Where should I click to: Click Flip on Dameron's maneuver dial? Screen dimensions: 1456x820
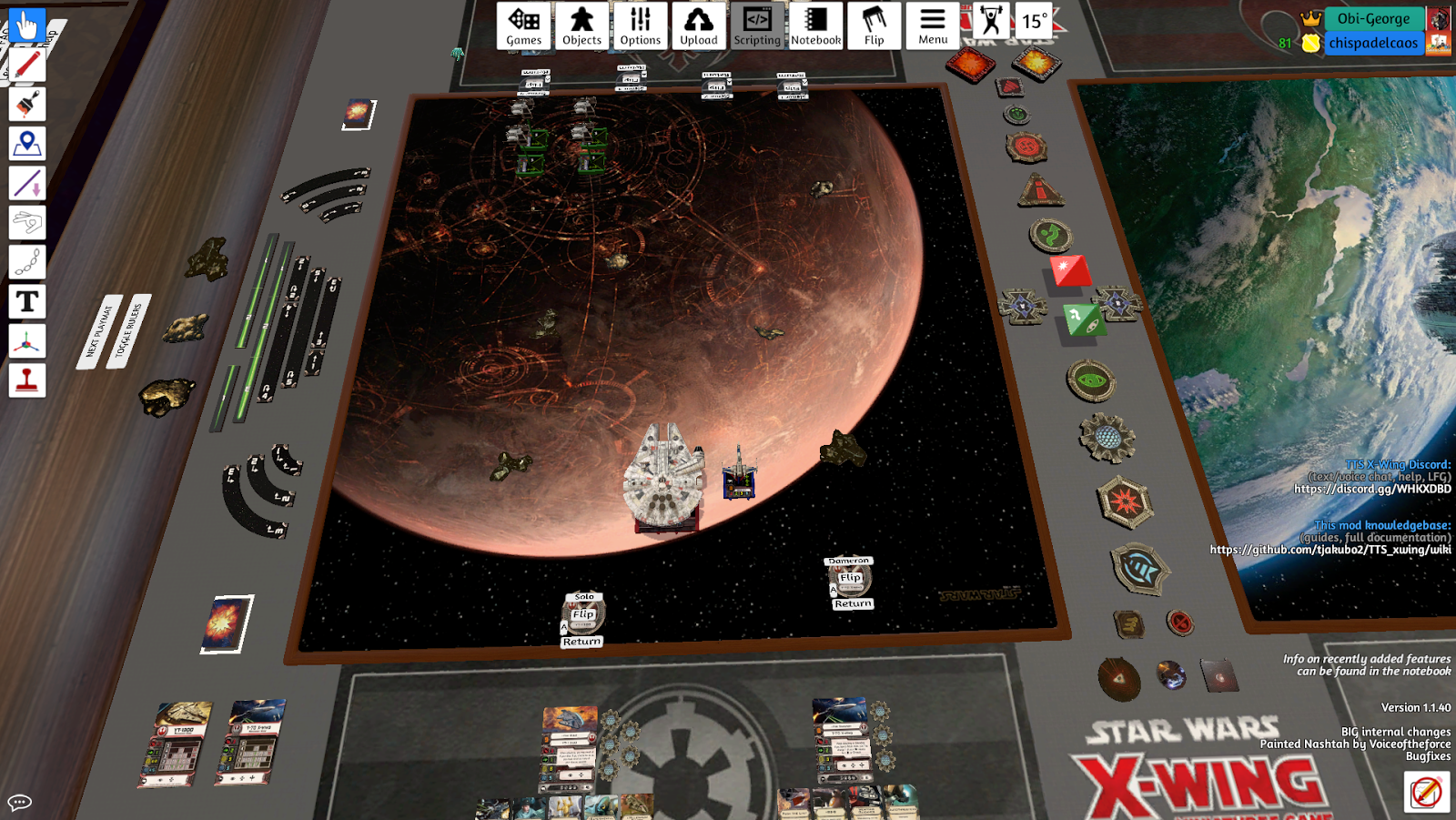[851, 576]
